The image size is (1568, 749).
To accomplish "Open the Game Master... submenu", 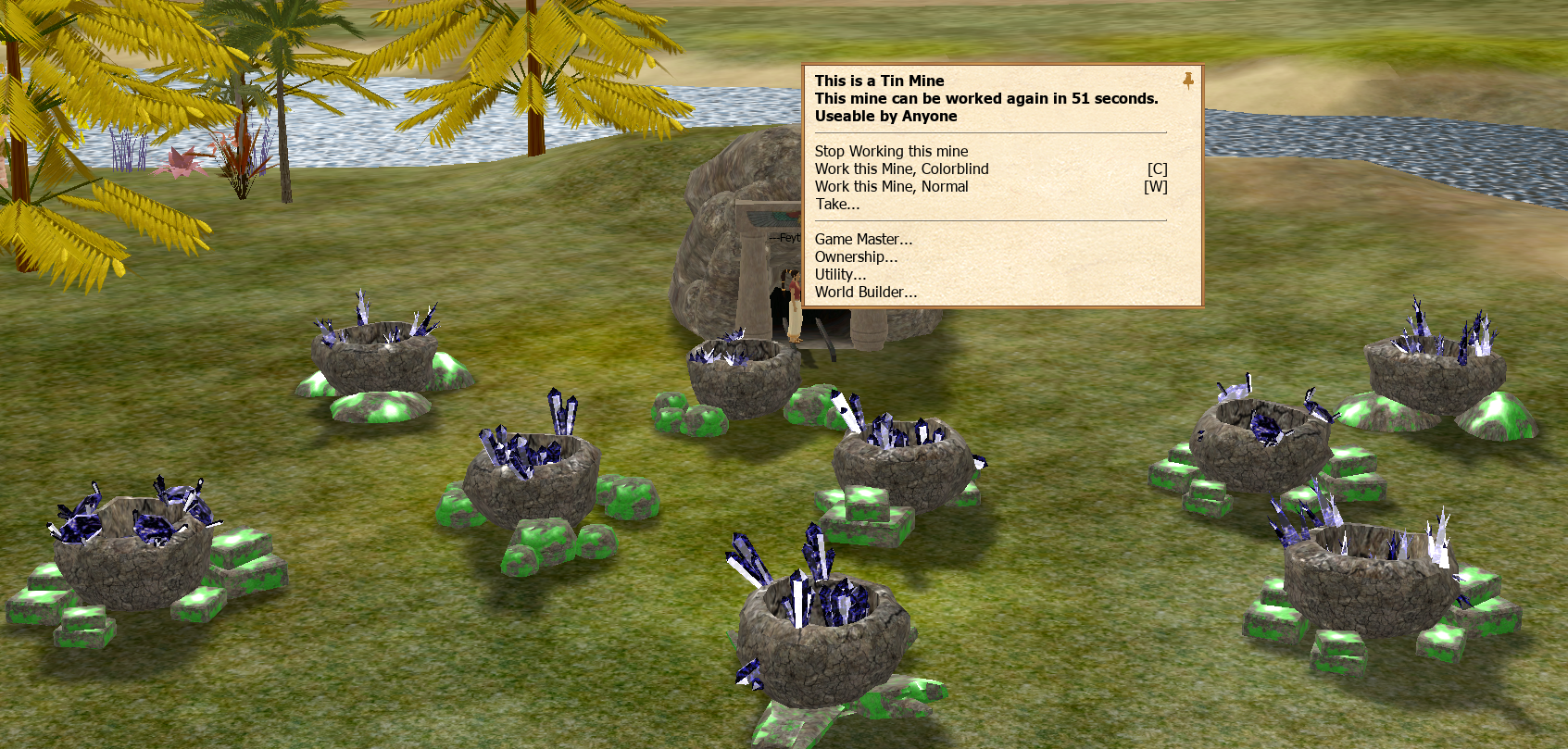I will 863,240.
